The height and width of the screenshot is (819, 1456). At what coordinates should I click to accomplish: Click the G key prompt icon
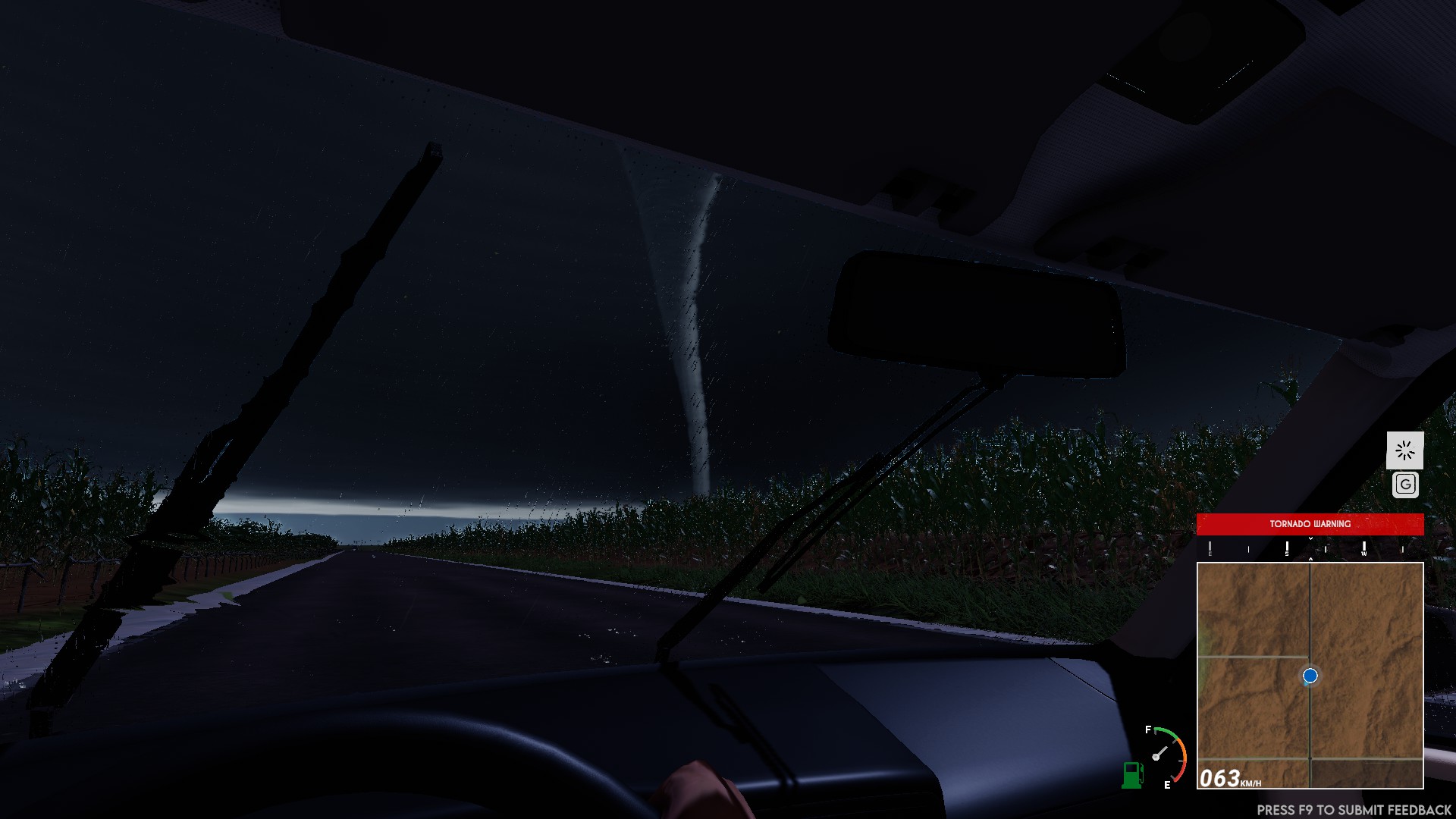point(1407,484)
